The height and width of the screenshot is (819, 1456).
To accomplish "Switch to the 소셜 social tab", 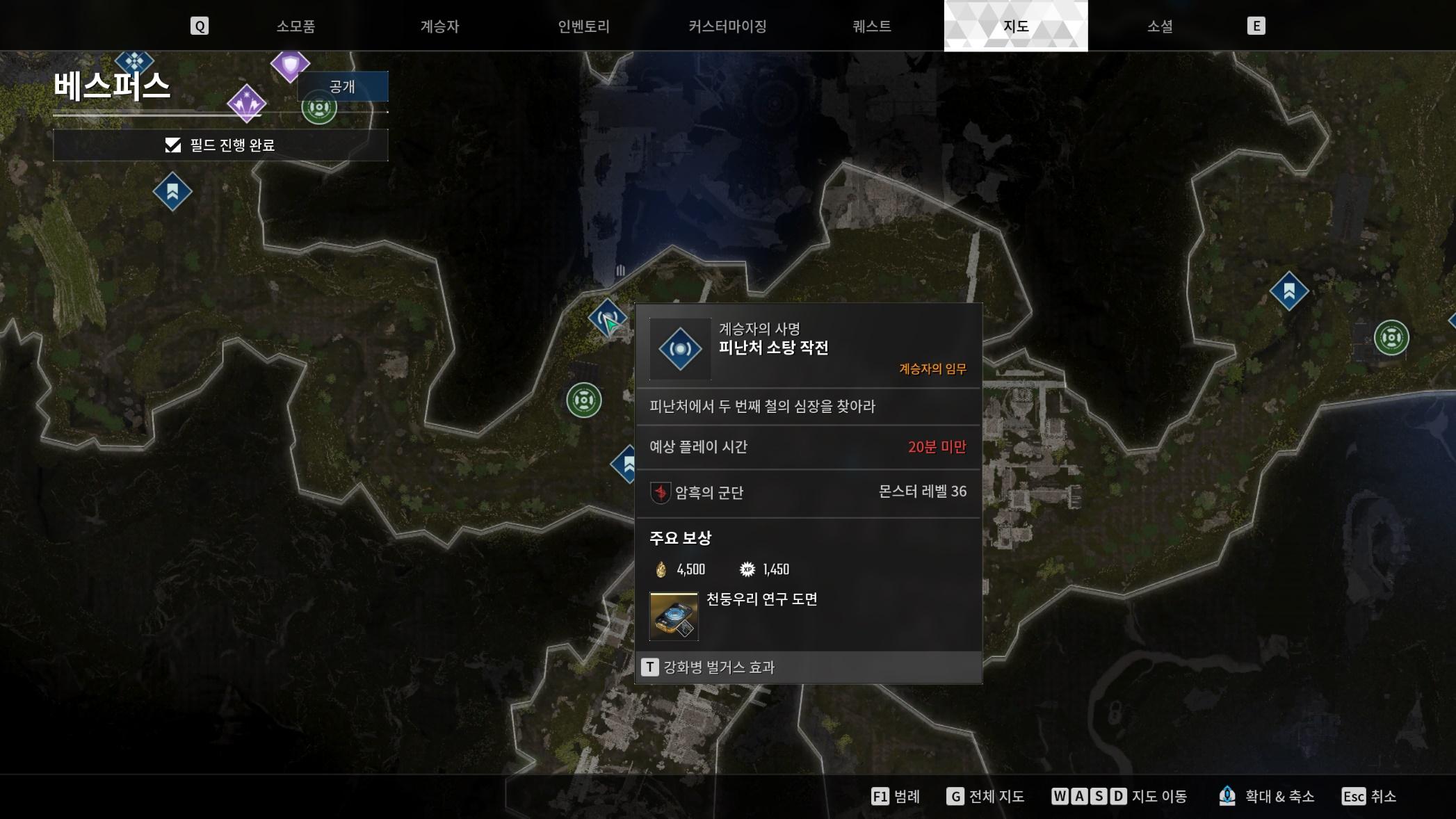I will [1159, 26].
